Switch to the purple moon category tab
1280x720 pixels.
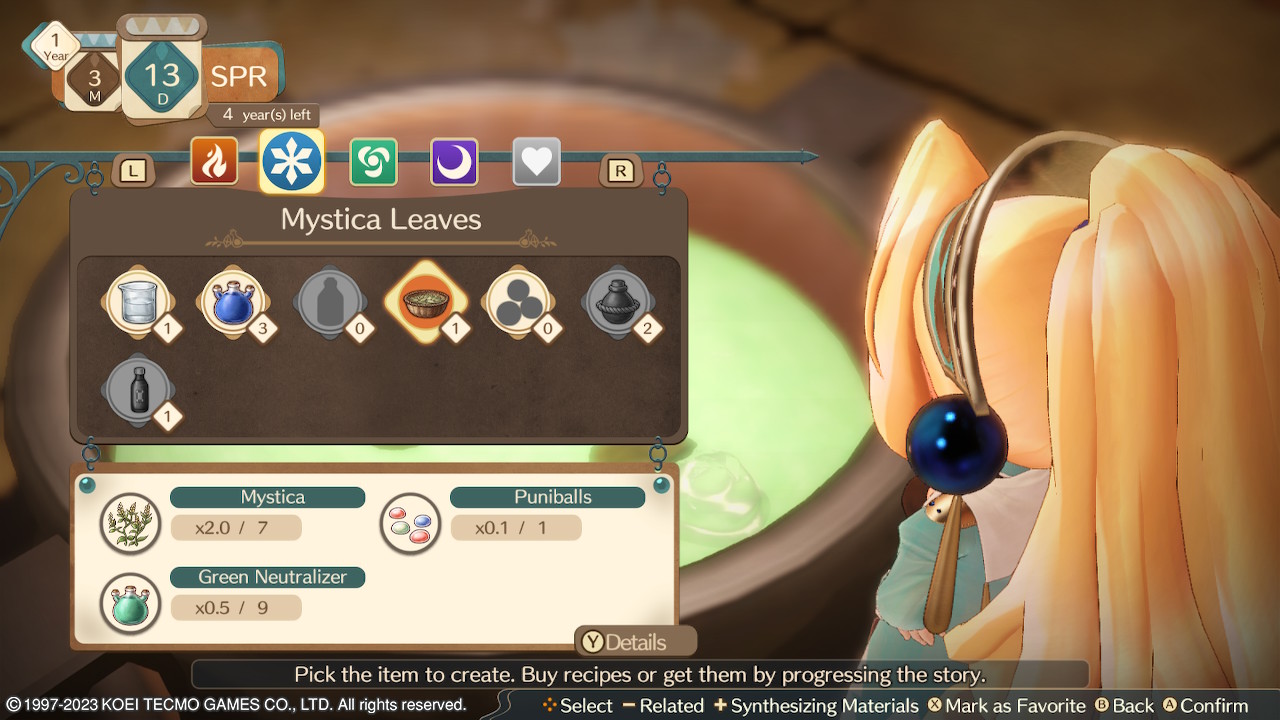coord(454,162)
